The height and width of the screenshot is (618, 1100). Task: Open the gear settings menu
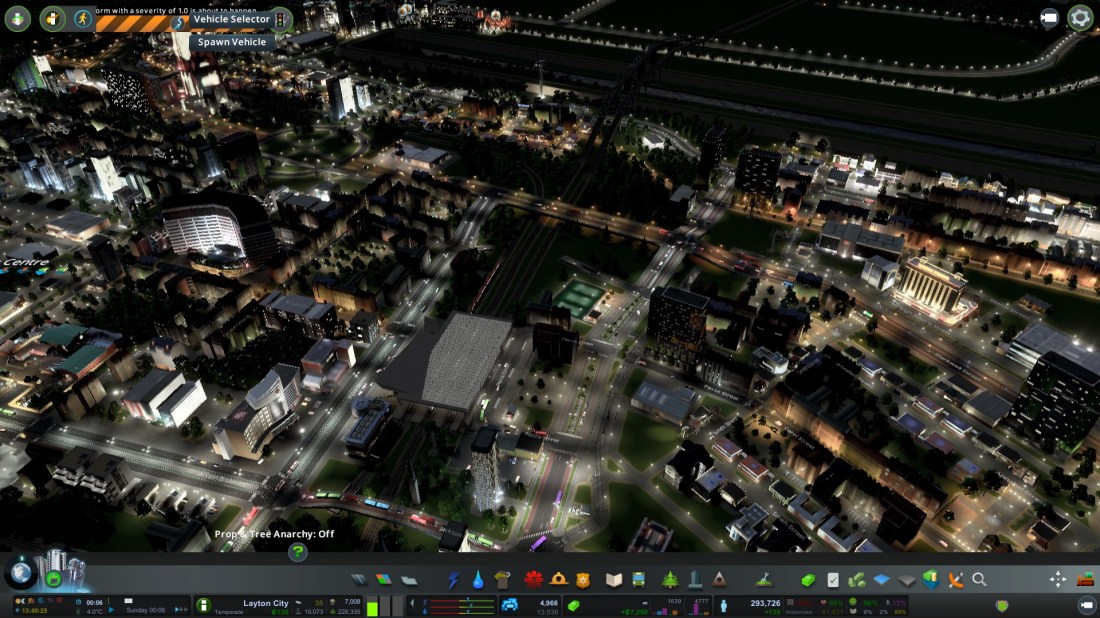pos(1080,18)
